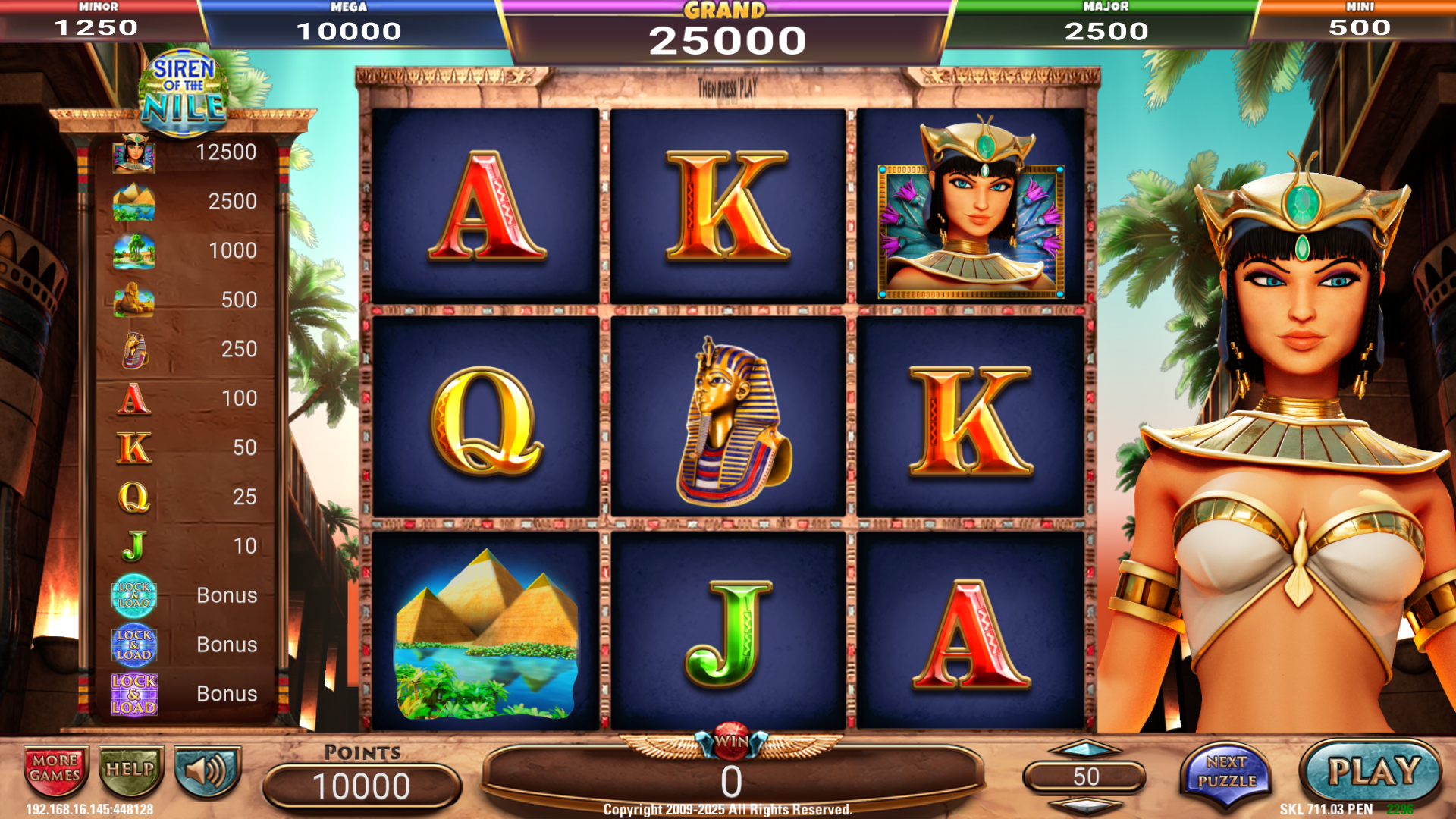Hit the PLAY button
The image size is (1456, 819).
click(1372, 773)
